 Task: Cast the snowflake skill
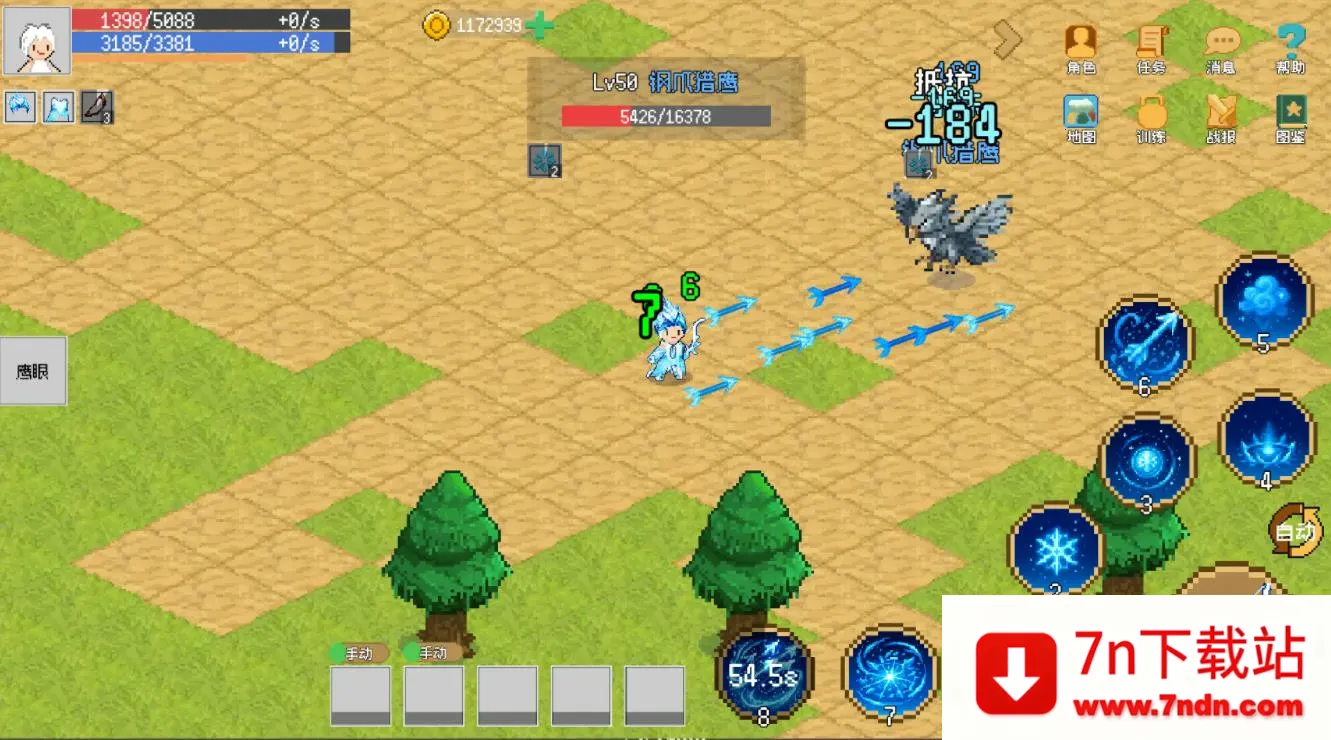1055,549
